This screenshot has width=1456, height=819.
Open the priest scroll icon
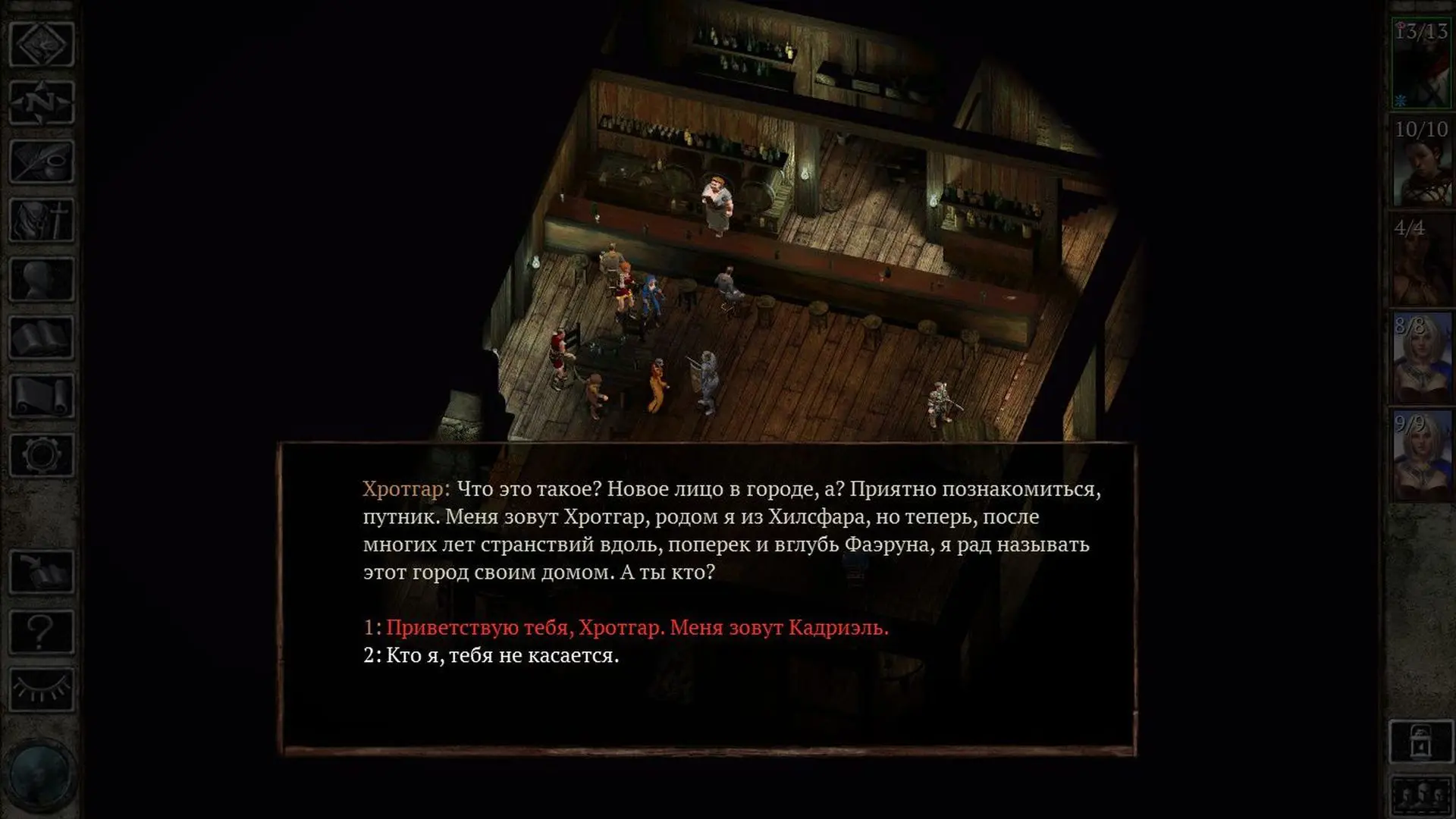pos(41,396)
